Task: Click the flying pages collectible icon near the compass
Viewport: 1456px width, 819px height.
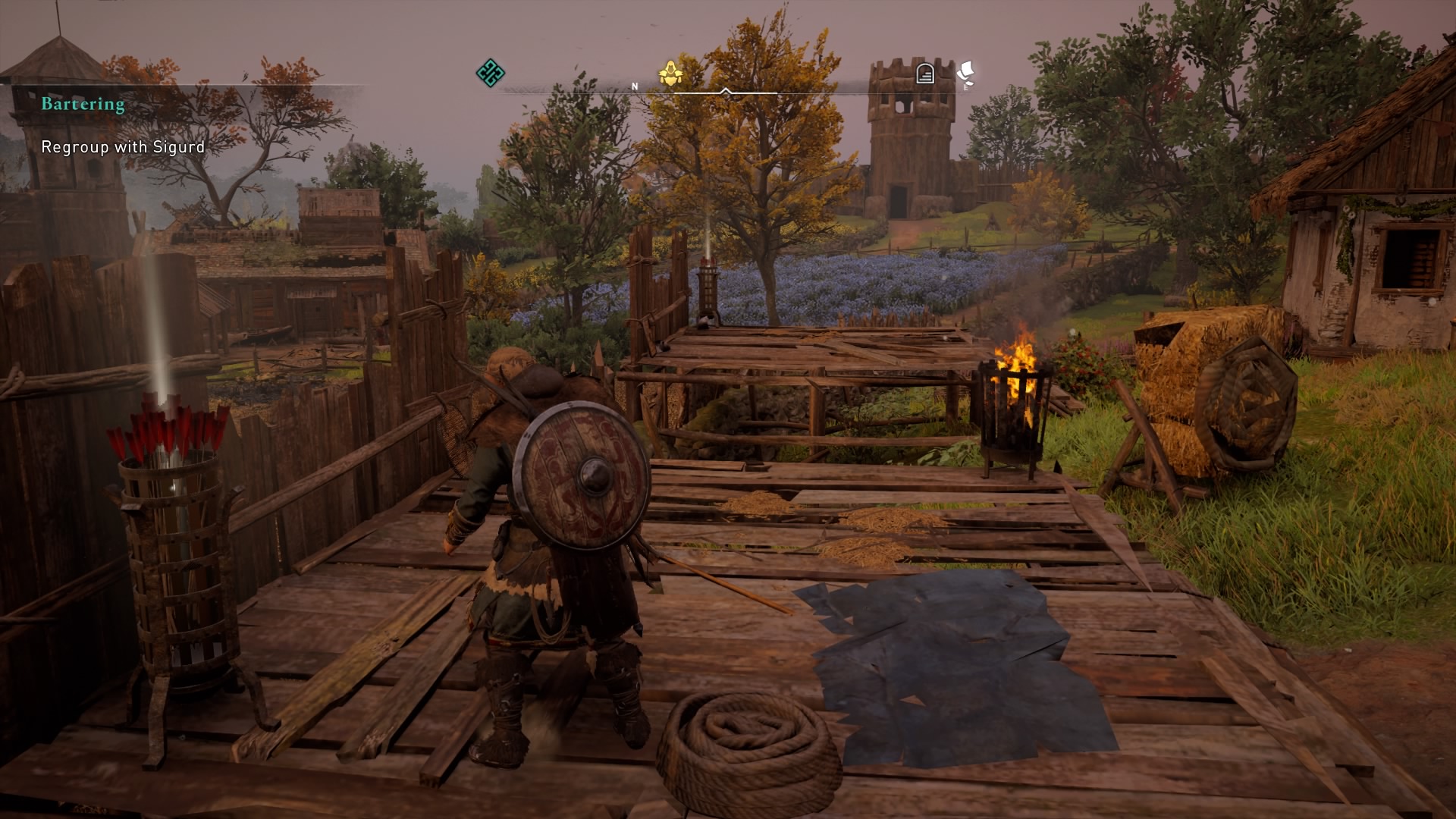Action: (x=965, y=68)
